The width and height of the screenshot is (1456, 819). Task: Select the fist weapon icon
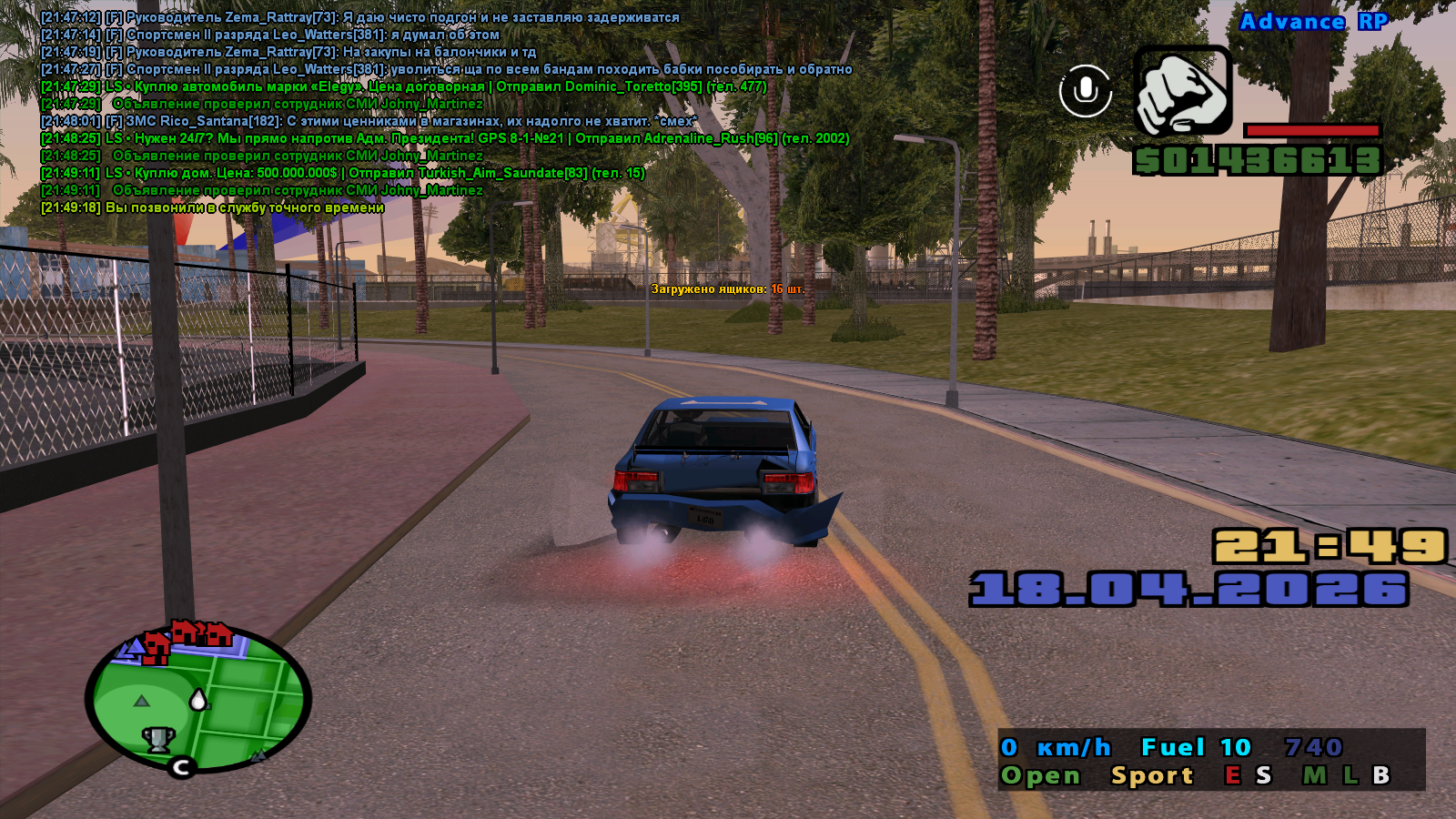click(1183, 91)
